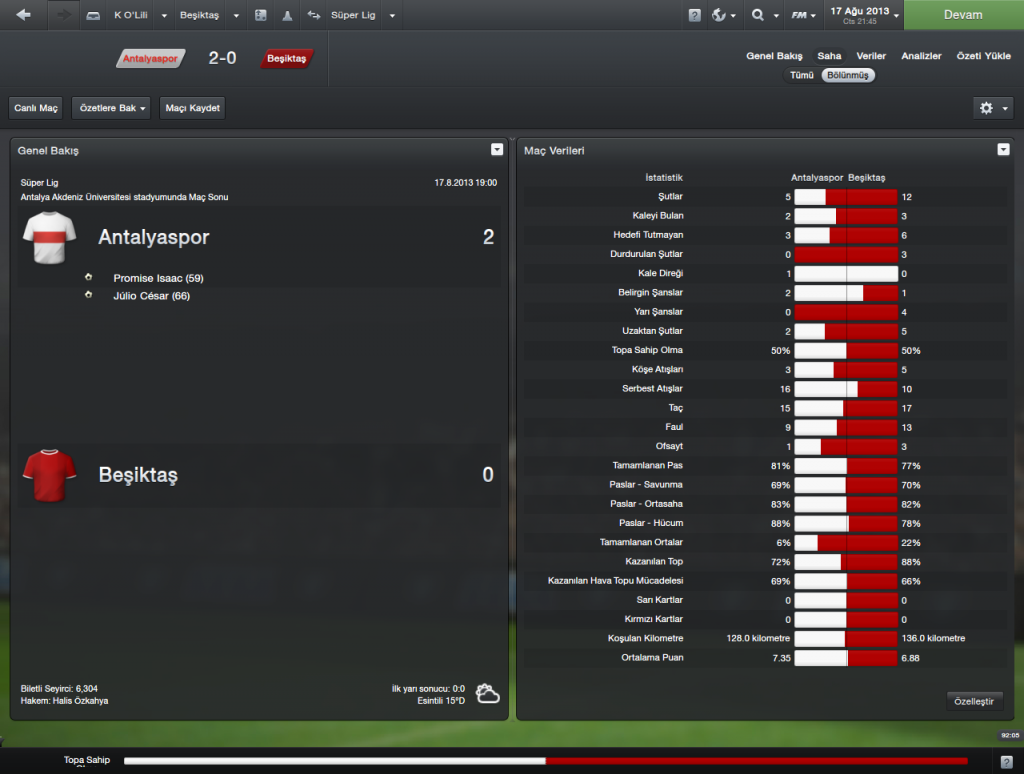
Task: Select the Özeti Yükle tab
Action: click(x=983, y=56)
